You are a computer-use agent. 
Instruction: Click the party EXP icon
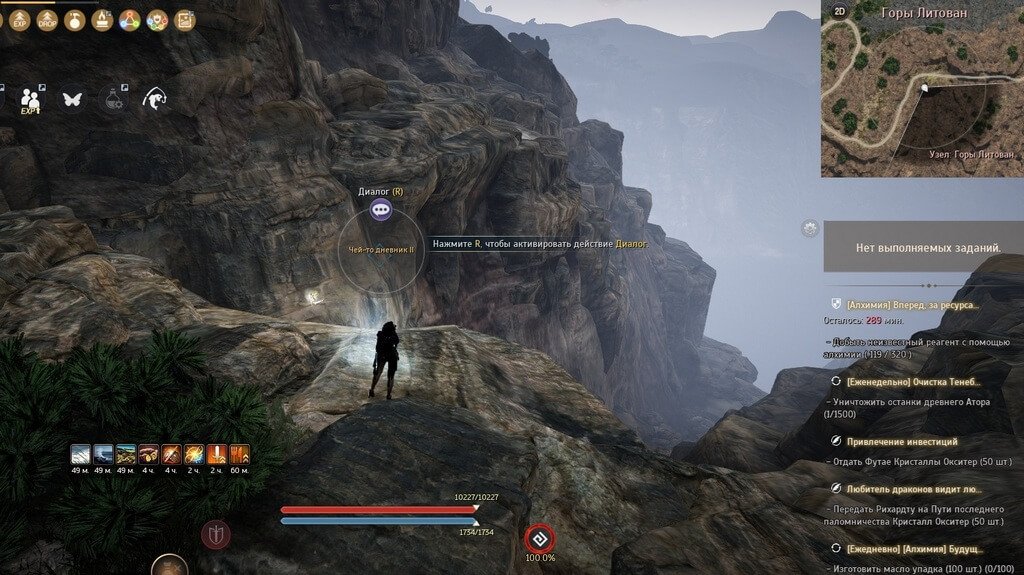31,100
